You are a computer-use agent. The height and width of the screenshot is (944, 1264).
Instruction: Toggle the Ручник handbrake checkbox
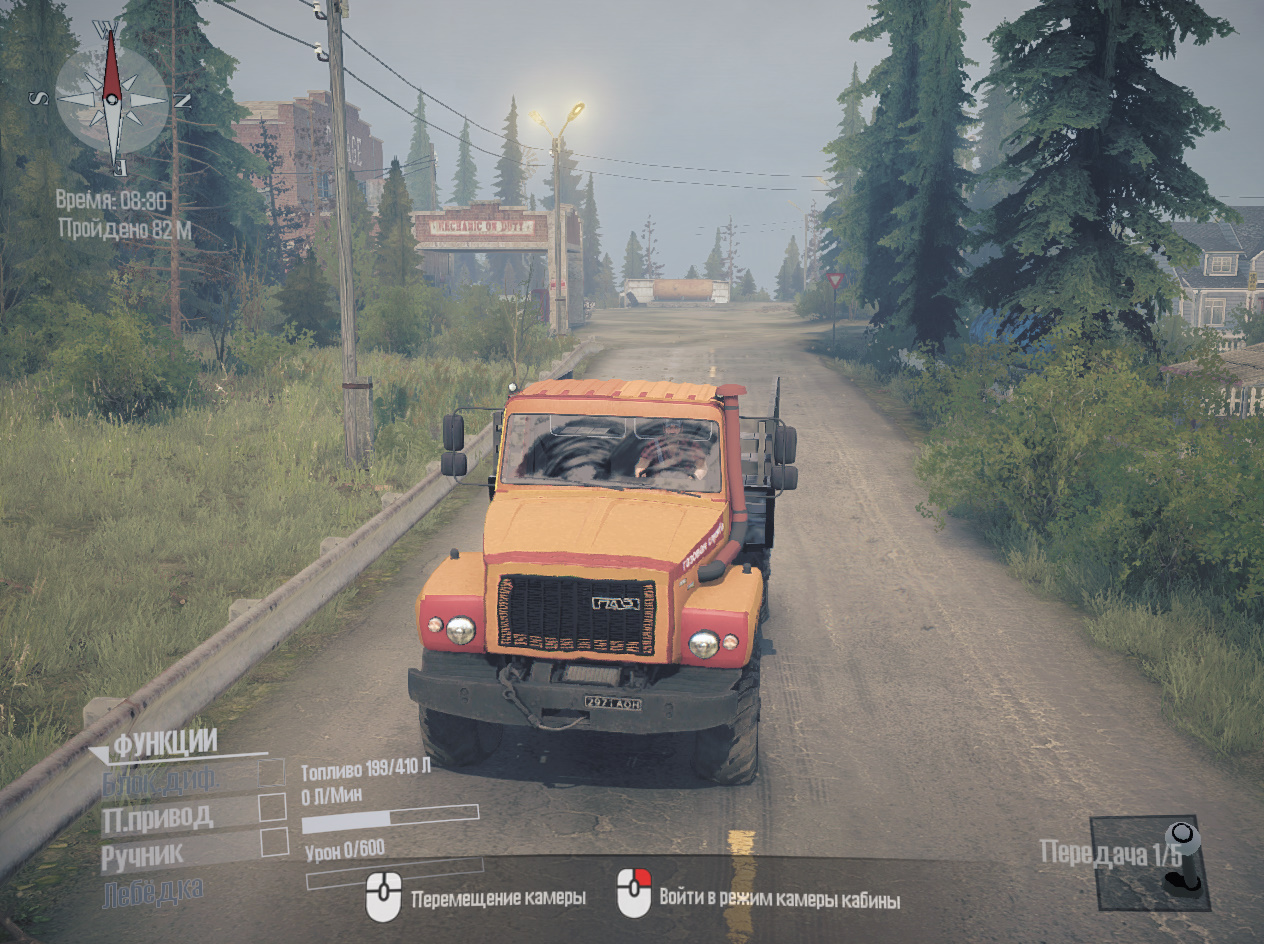(x=273, y=842)
